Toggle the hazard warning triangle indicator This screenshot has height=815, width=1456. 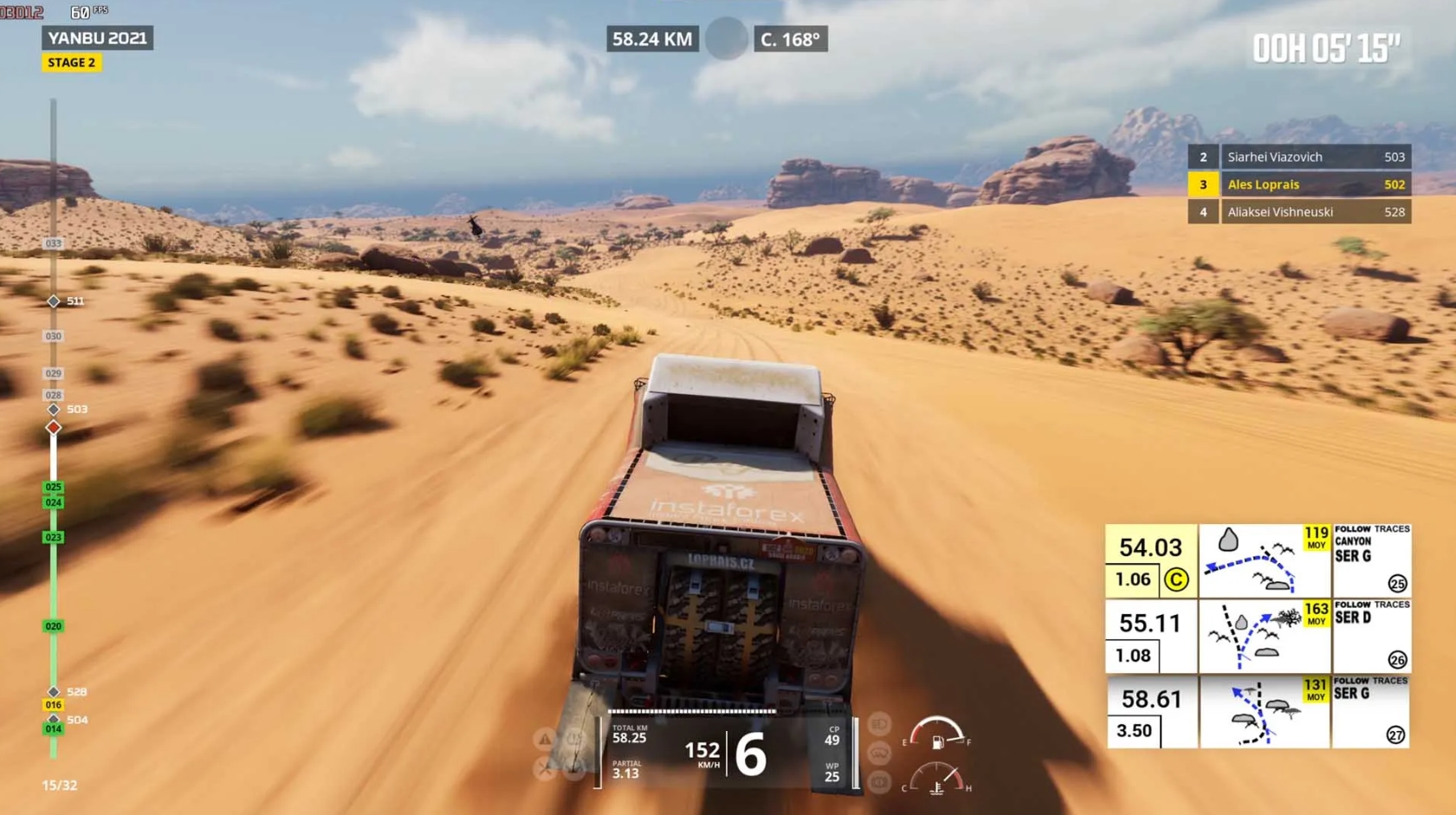coord(545,738)
